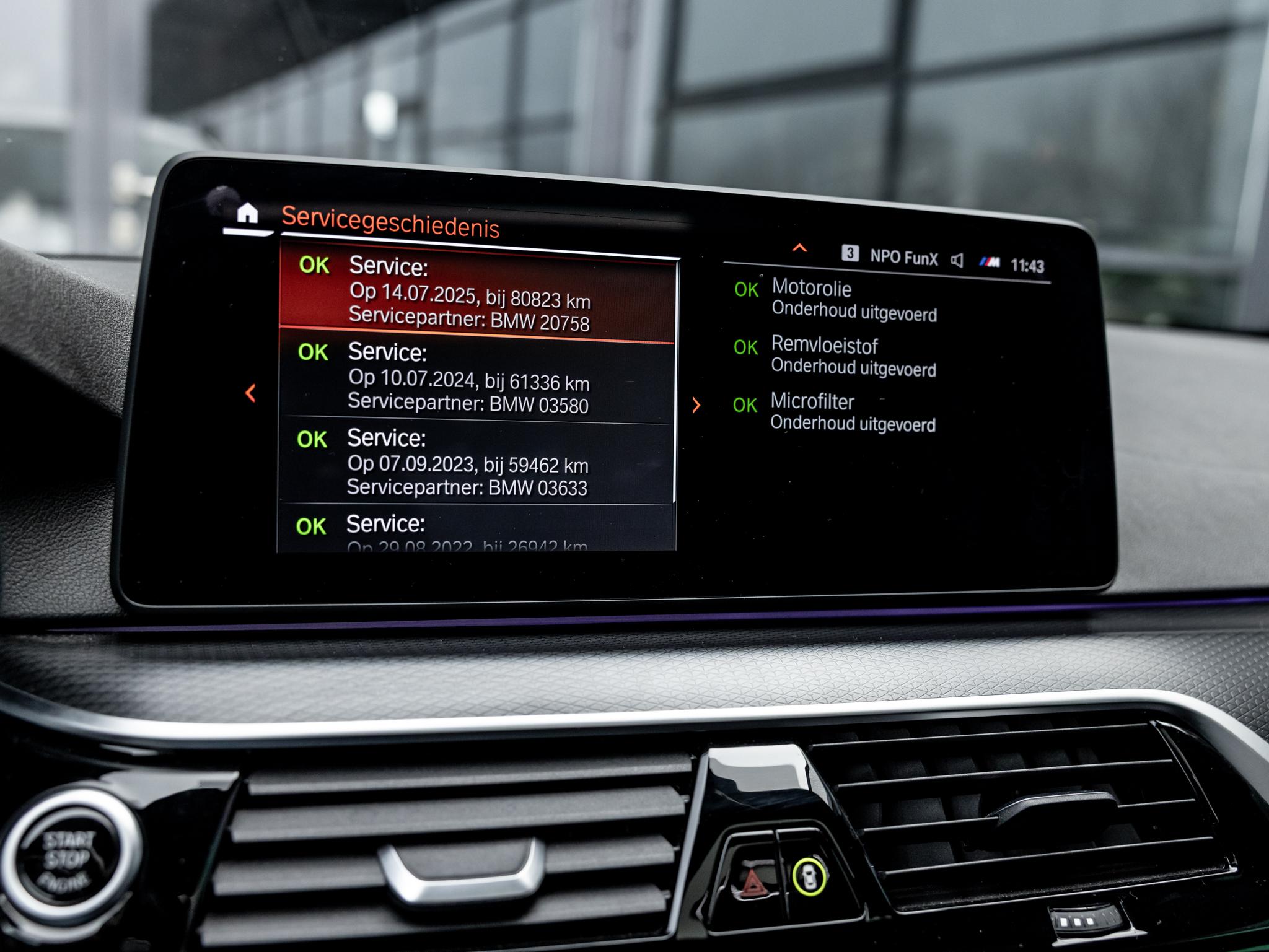Select the Remvloeistof maintenance item

click(x=853, y=356)
